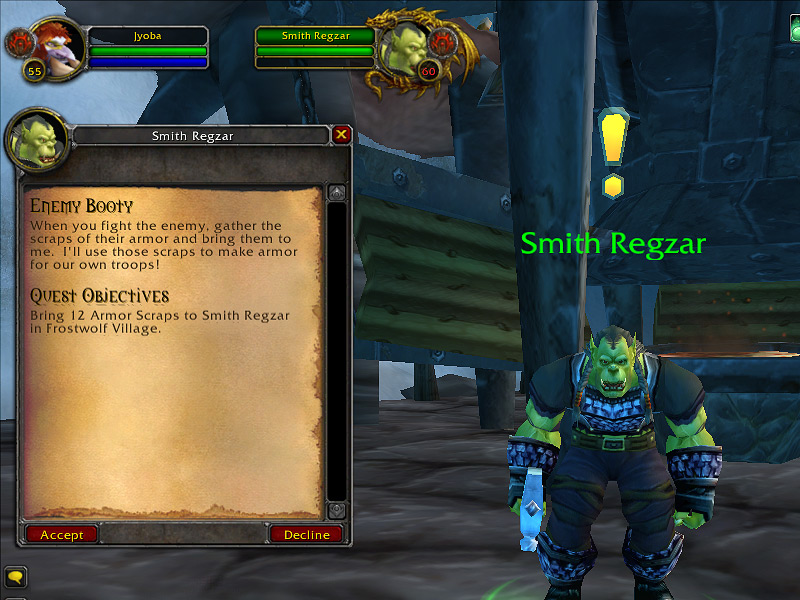Accept the Enemy Booty quest
The height and width of the screenshot is (600, 800).
point(62,535)
